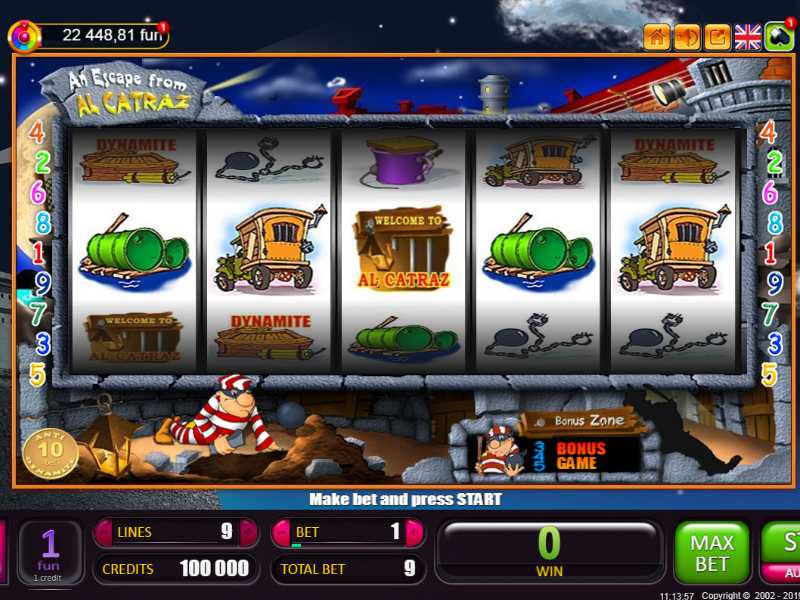Change language via the UK flag
The image size is (800, 600).
click(x=748, y=37)
